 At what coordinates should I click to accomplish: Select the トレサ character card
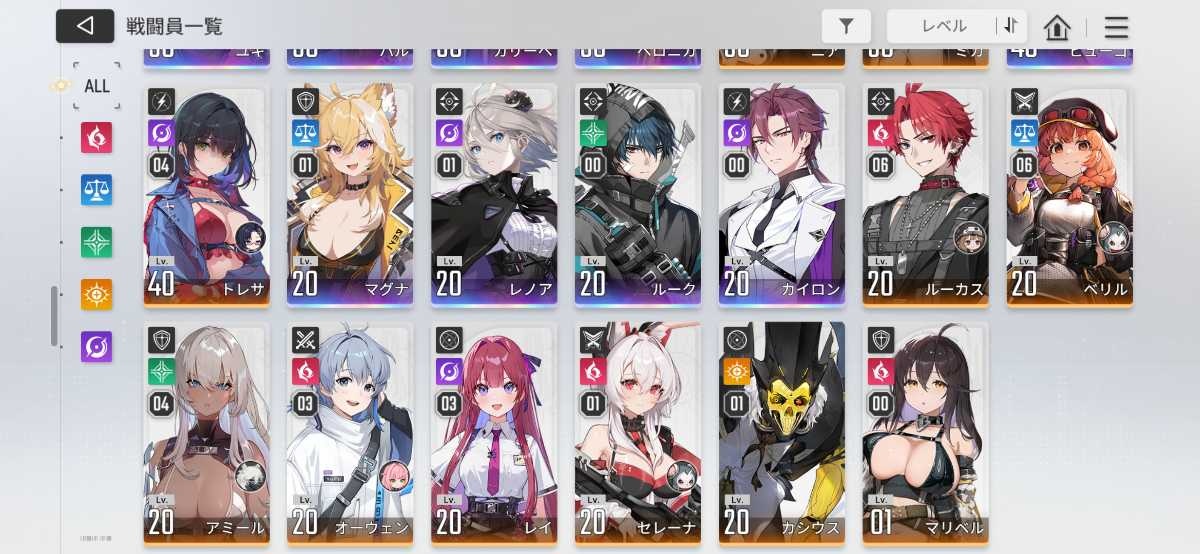click(206, 195)
